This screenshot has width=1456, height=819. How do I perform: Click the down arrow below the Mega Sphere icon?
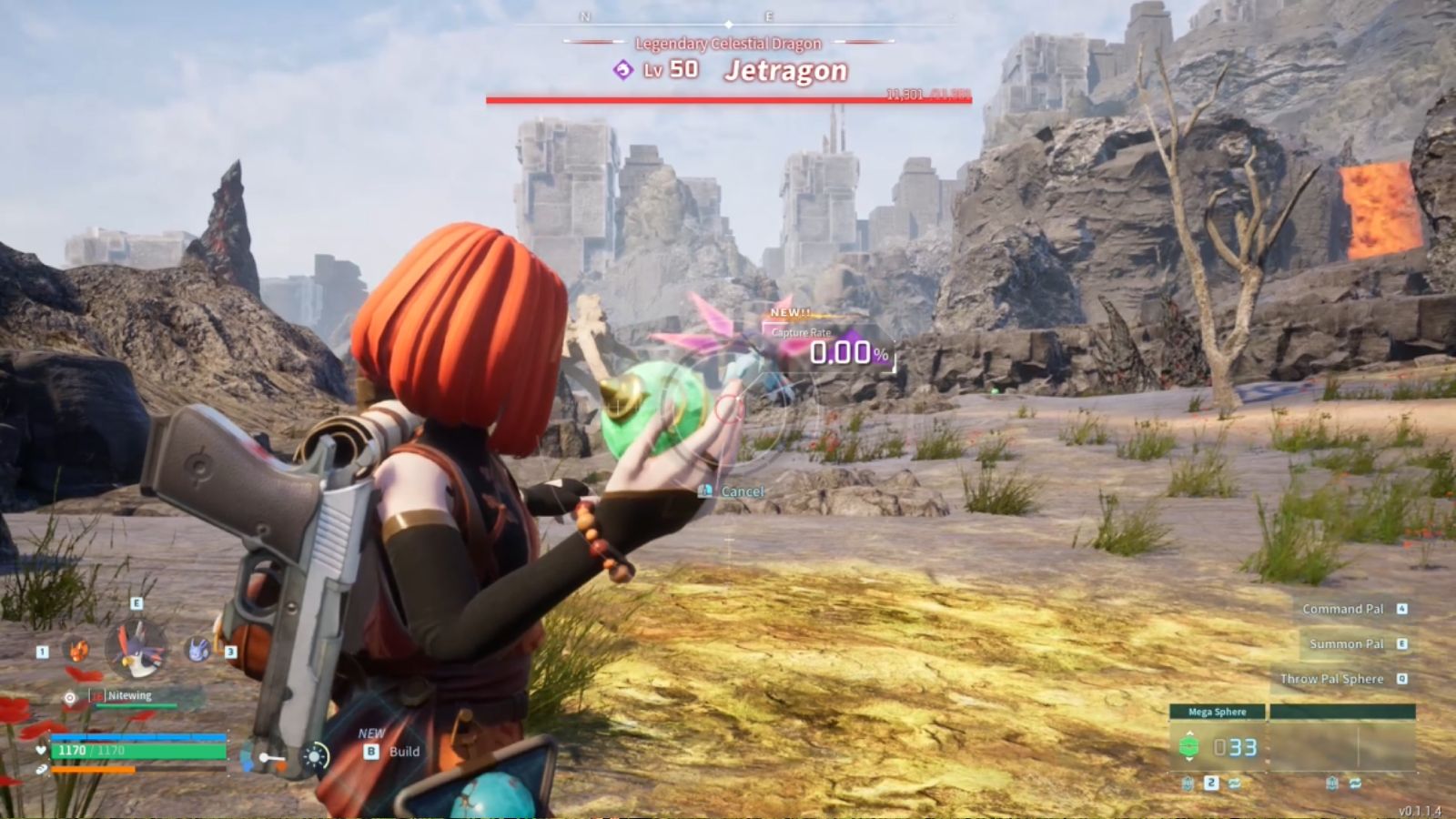(x=1190, y=759)
